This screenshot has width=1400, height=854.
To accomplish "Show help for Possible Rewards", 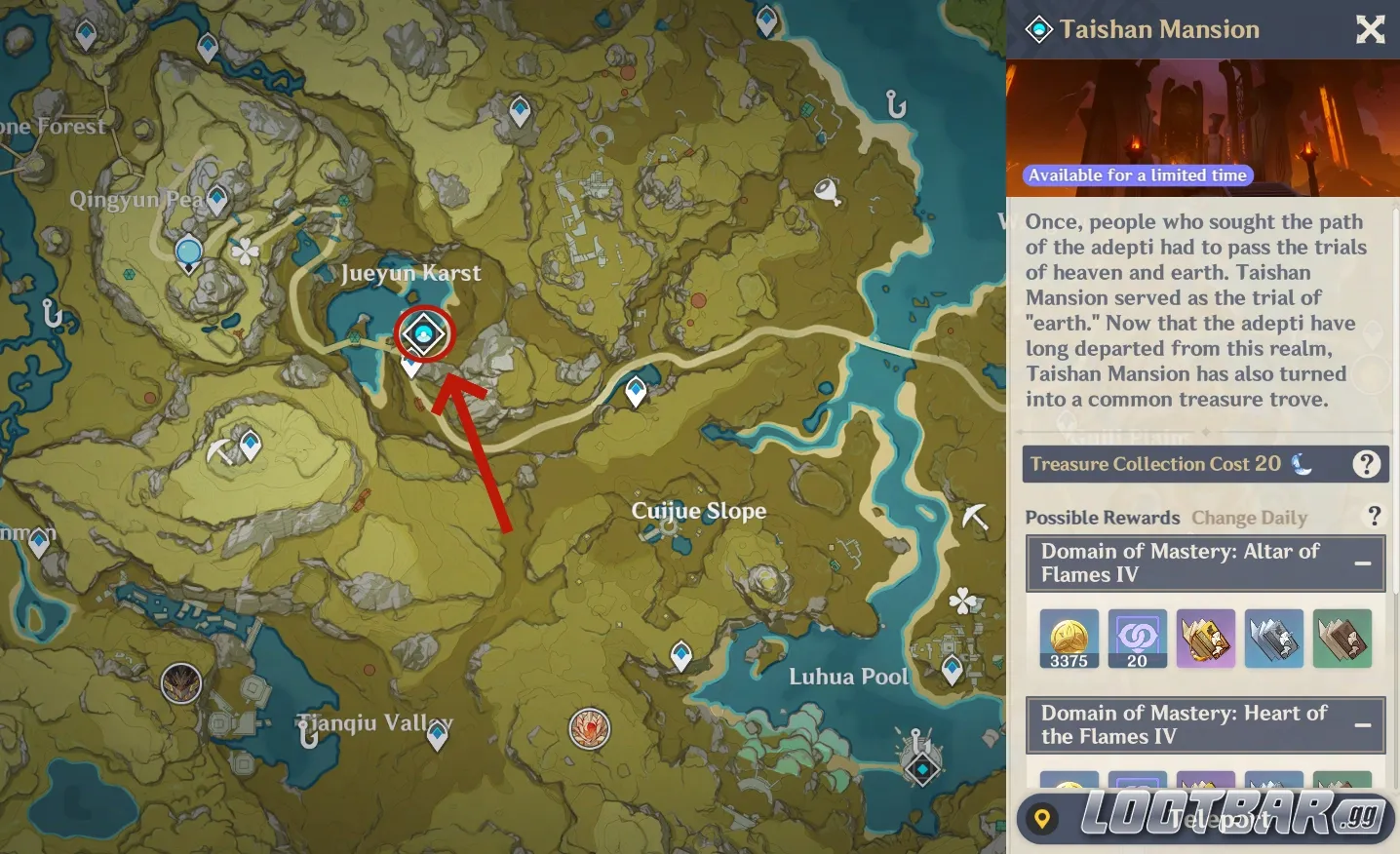I will click(x=1374, y=516).
